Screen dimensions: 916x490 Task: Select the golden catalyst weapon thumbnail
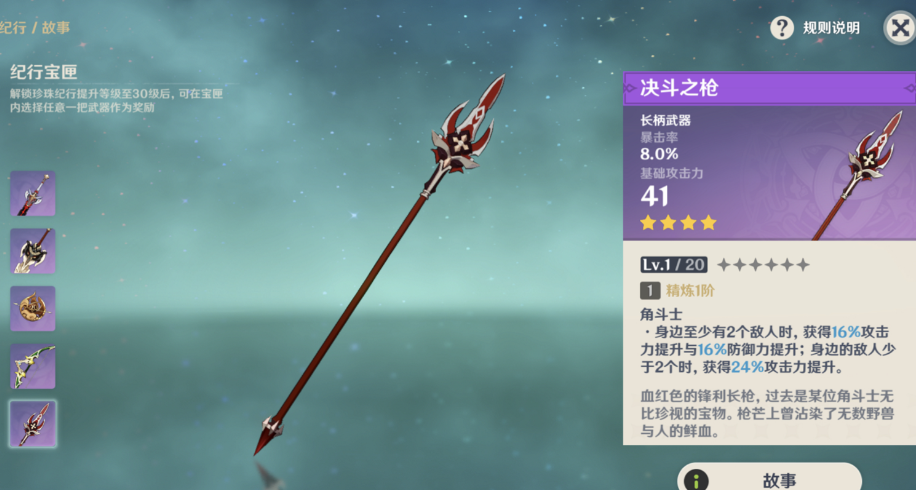33,308
